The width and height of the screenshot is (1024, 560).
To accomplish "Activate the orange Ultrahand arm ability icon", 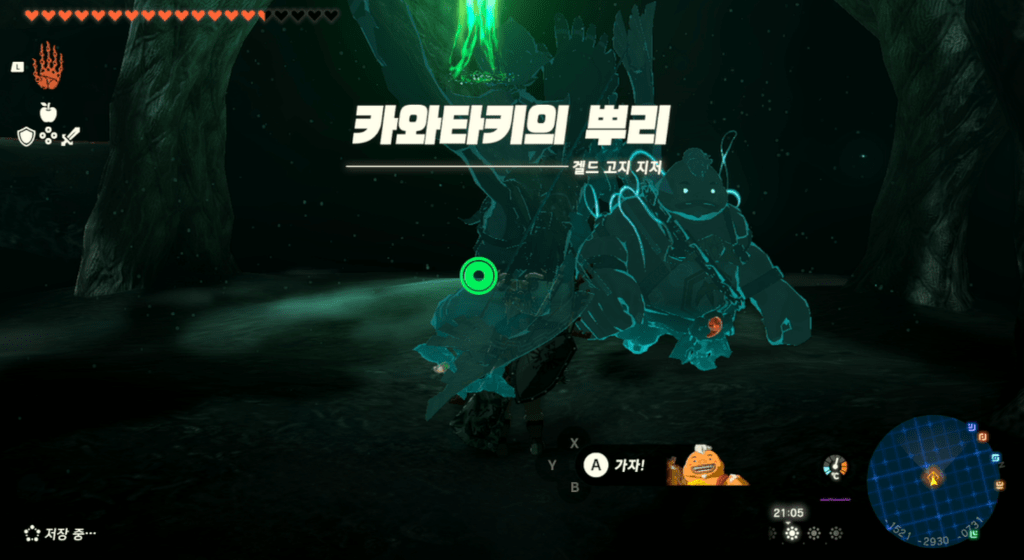I will [48, 67].
